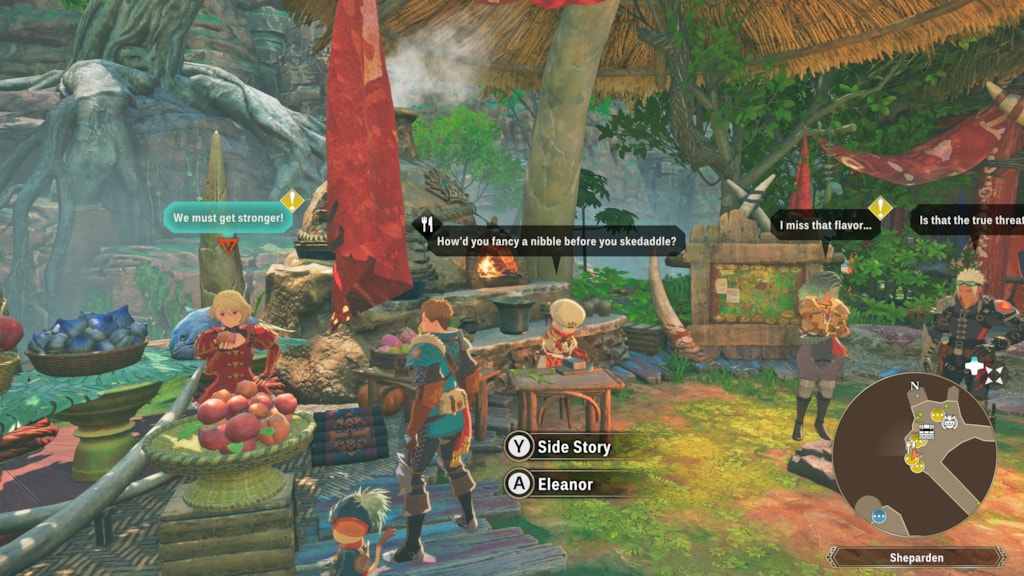Click the yellow quest marker above "I miss that flavor..."
Viewport: 1024px width, 576px height.
[x=879, y=207]
